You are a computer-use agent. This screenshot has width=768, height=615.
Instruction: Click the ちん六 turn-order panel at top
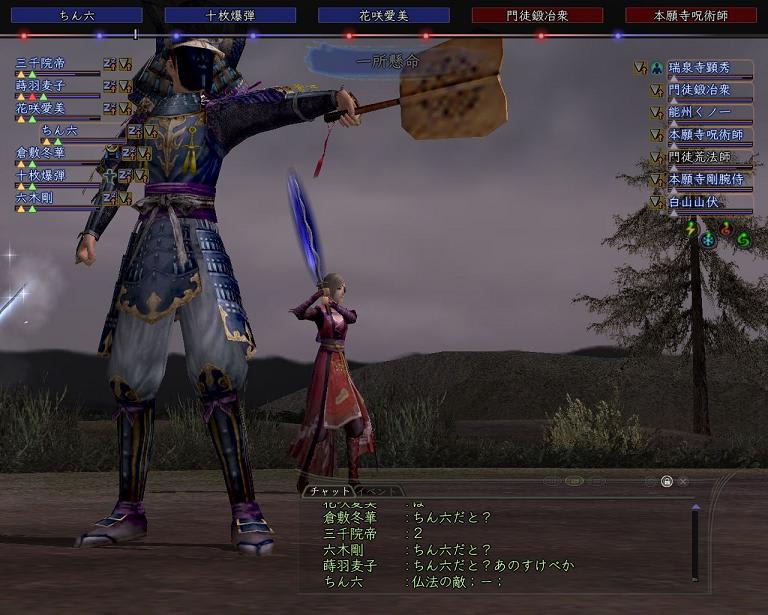click(x=77, y=15)
